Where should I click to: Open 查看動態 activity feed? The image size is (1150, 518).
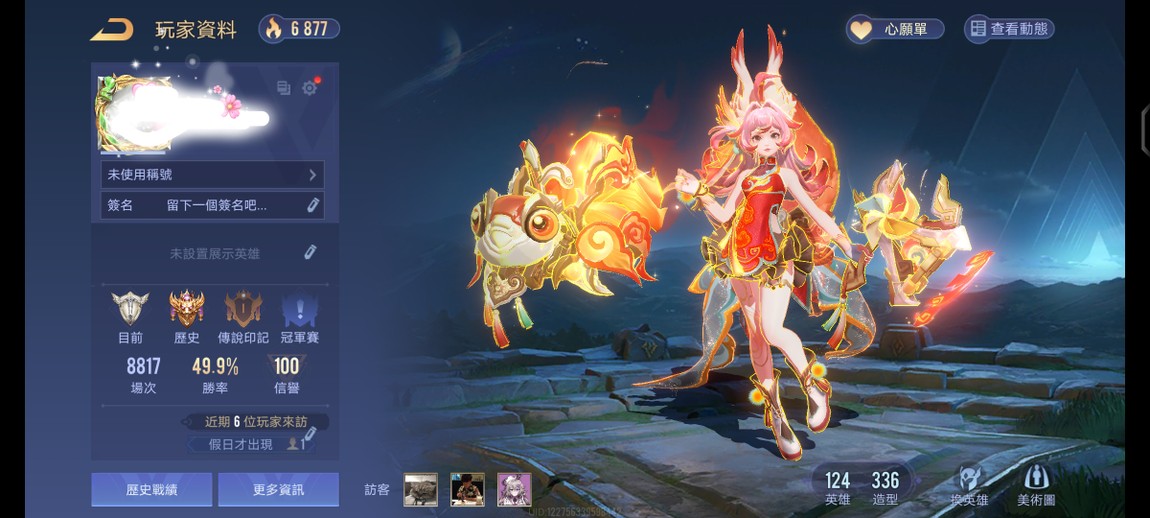[x=1008, y=29]
